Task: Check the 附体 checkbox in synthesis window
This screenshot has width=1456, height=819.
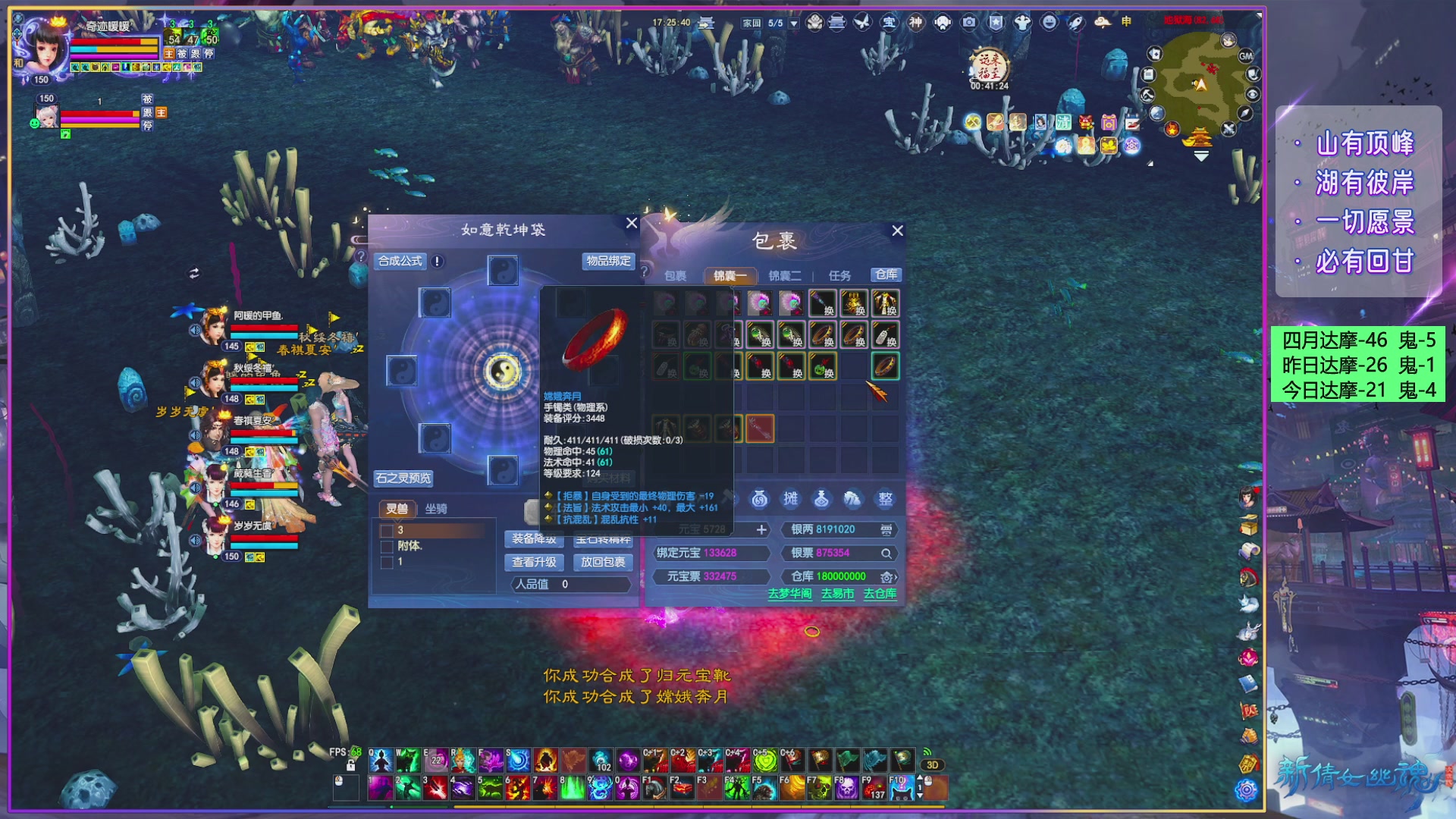Action: coord(388,547)
